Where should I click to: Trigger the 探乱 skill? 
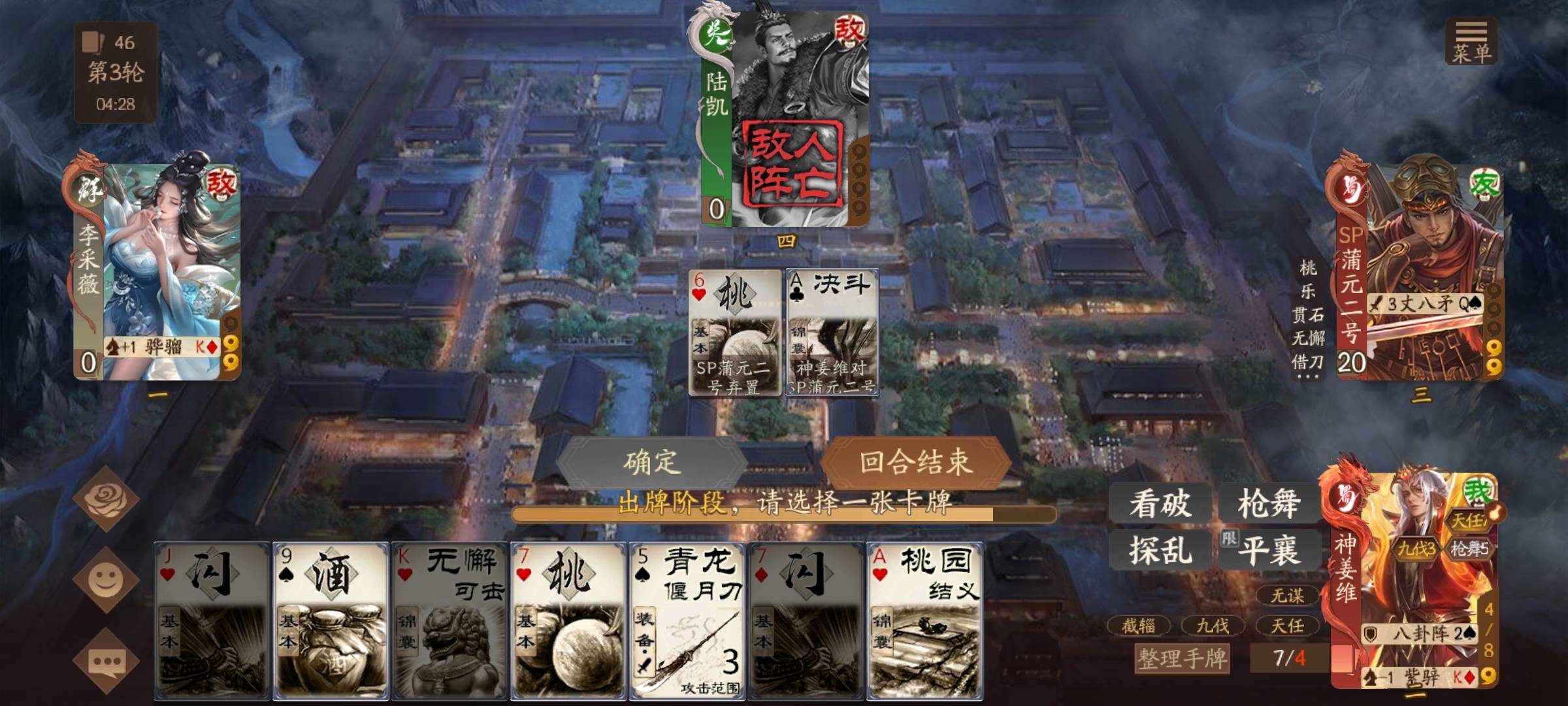coord(1160,549)
